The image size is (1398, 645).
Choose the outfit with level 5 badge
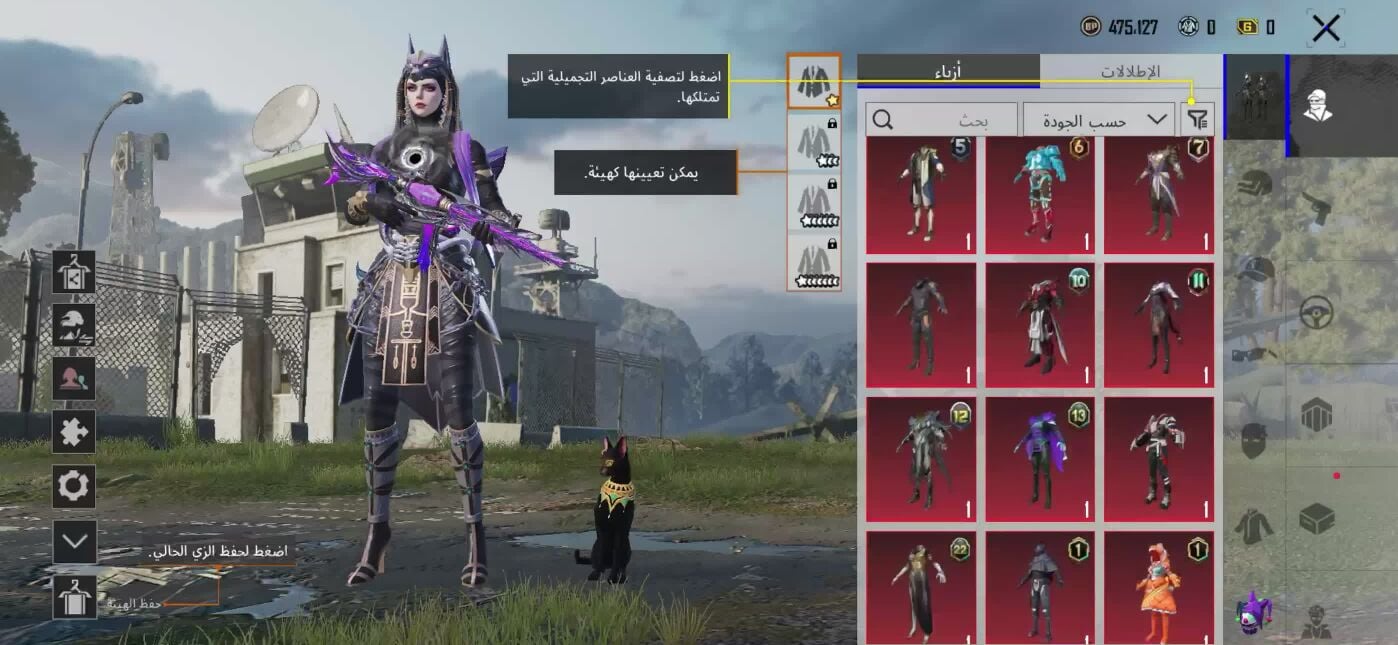(x=920, y=195)
